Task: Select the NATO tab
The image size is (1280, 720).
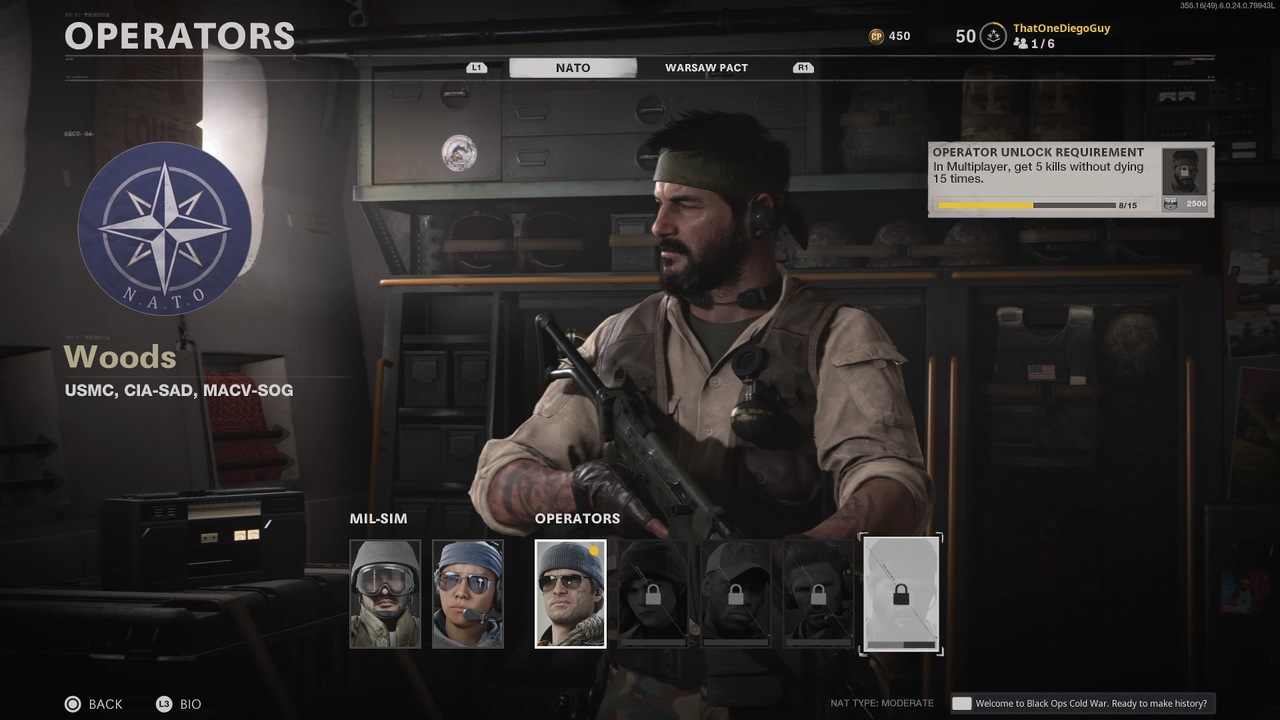Action: (x=574, y=67)
